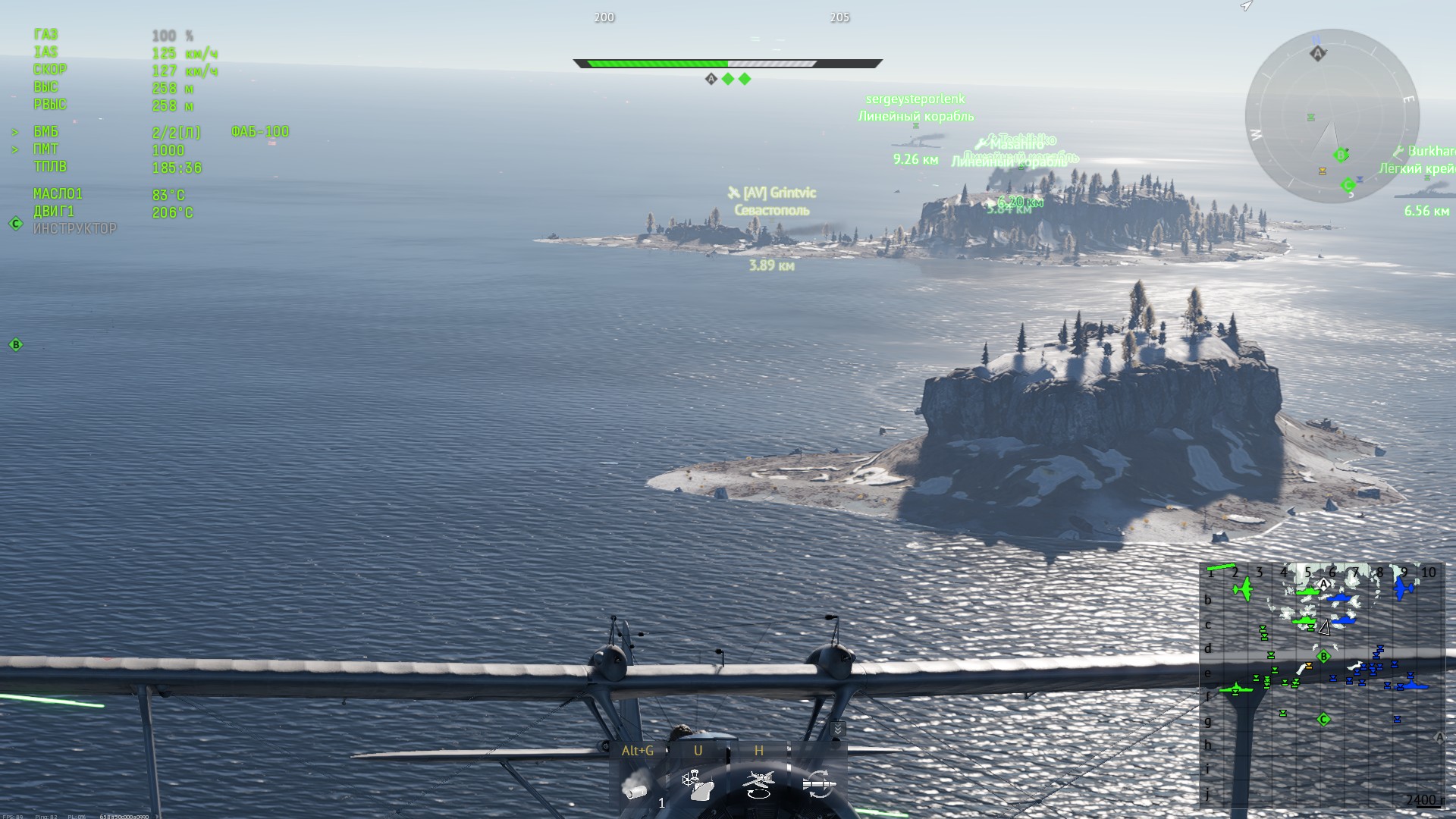Use the ammunition reload cycle action
The height and width of the screenshot is (819, 1456).
819,784
